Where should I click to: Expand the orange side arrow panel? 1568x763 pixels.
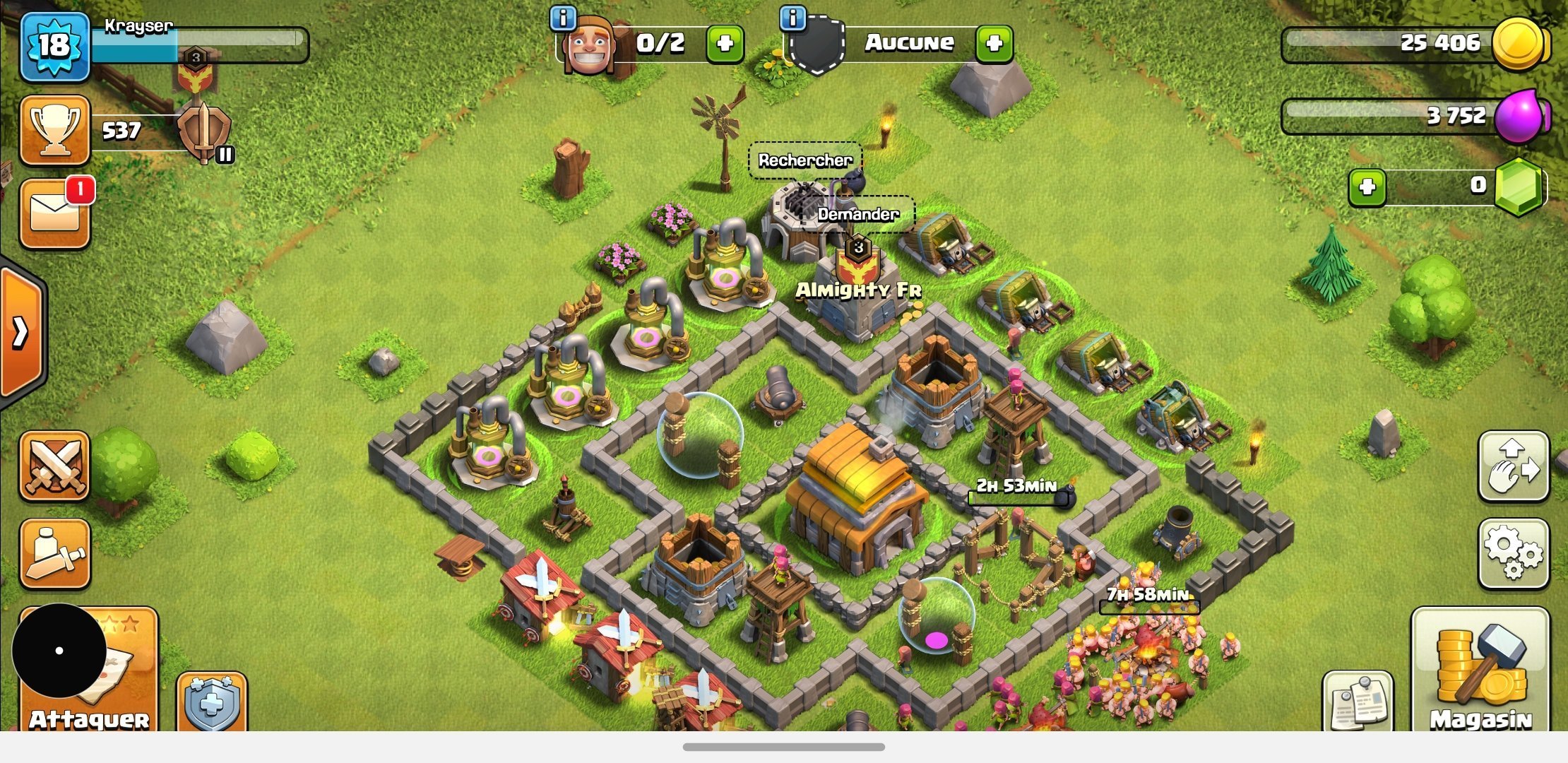click(21, 332)
